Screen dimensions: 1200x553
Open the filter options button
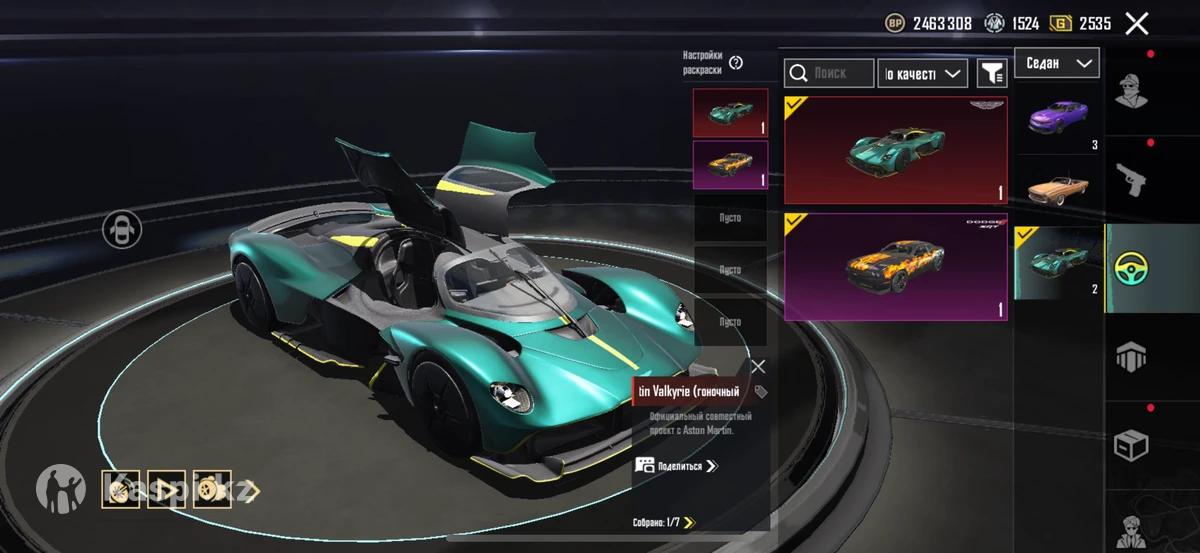point(992,73)
